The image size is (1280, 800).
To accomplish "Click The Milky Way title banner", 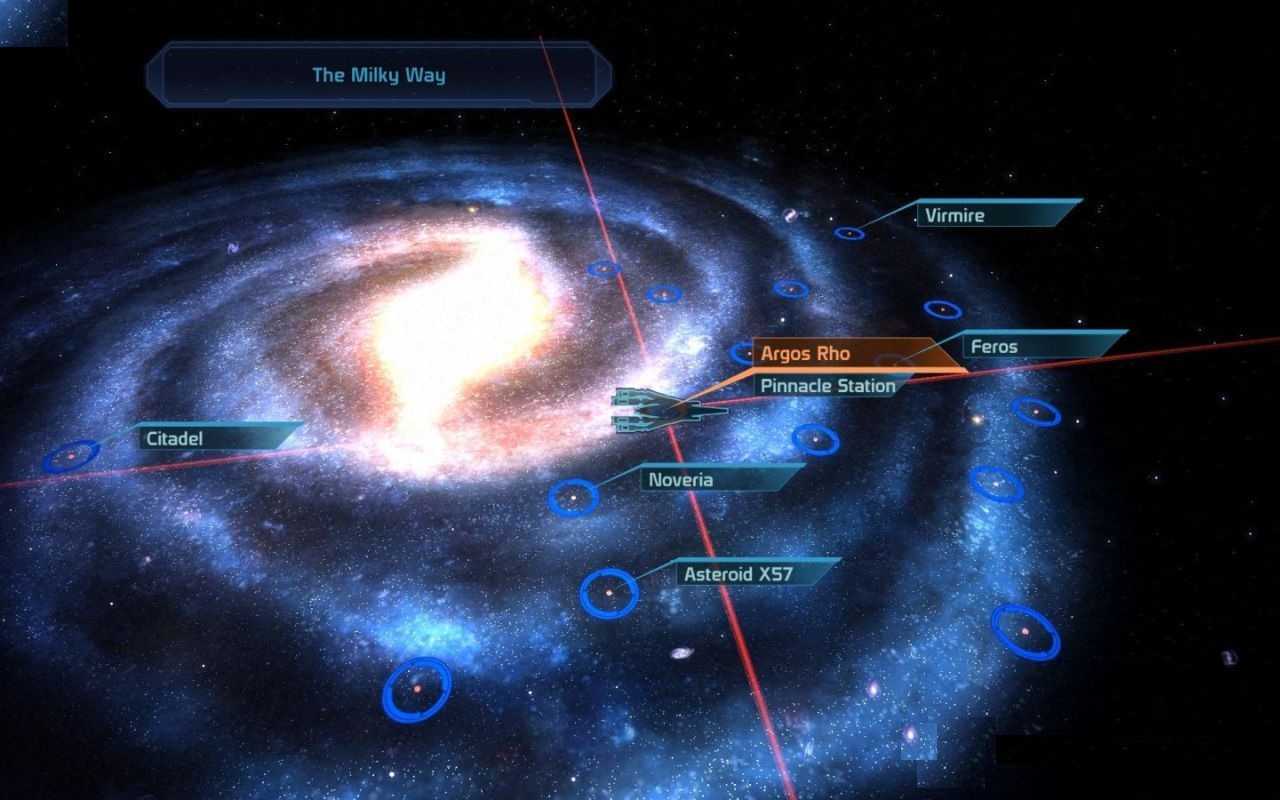I will click(x=381, y=74).
